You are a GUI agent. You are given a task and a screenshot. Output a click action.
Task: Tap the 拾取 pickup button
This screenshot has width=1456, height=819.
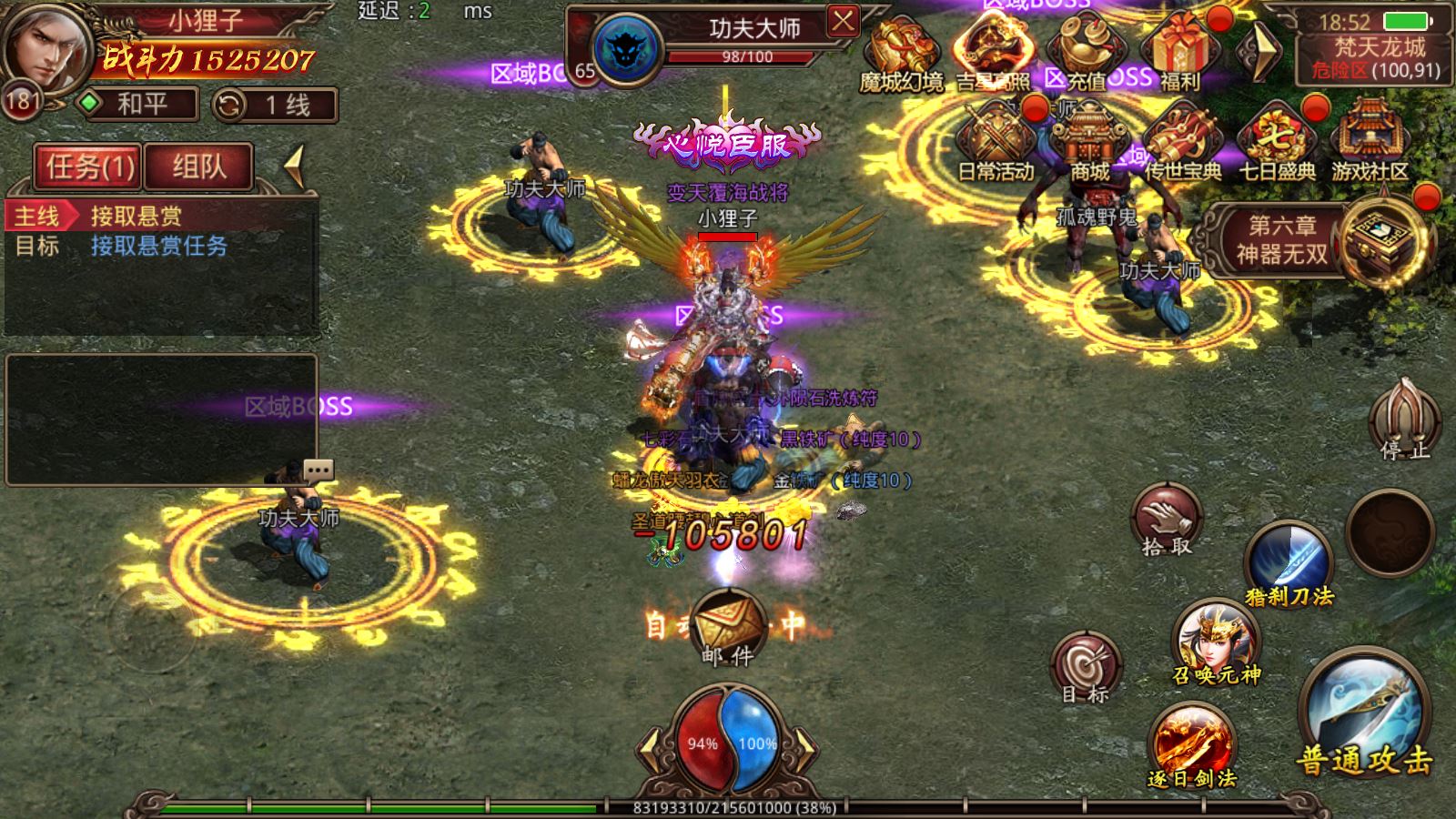tap(1167, 521)
